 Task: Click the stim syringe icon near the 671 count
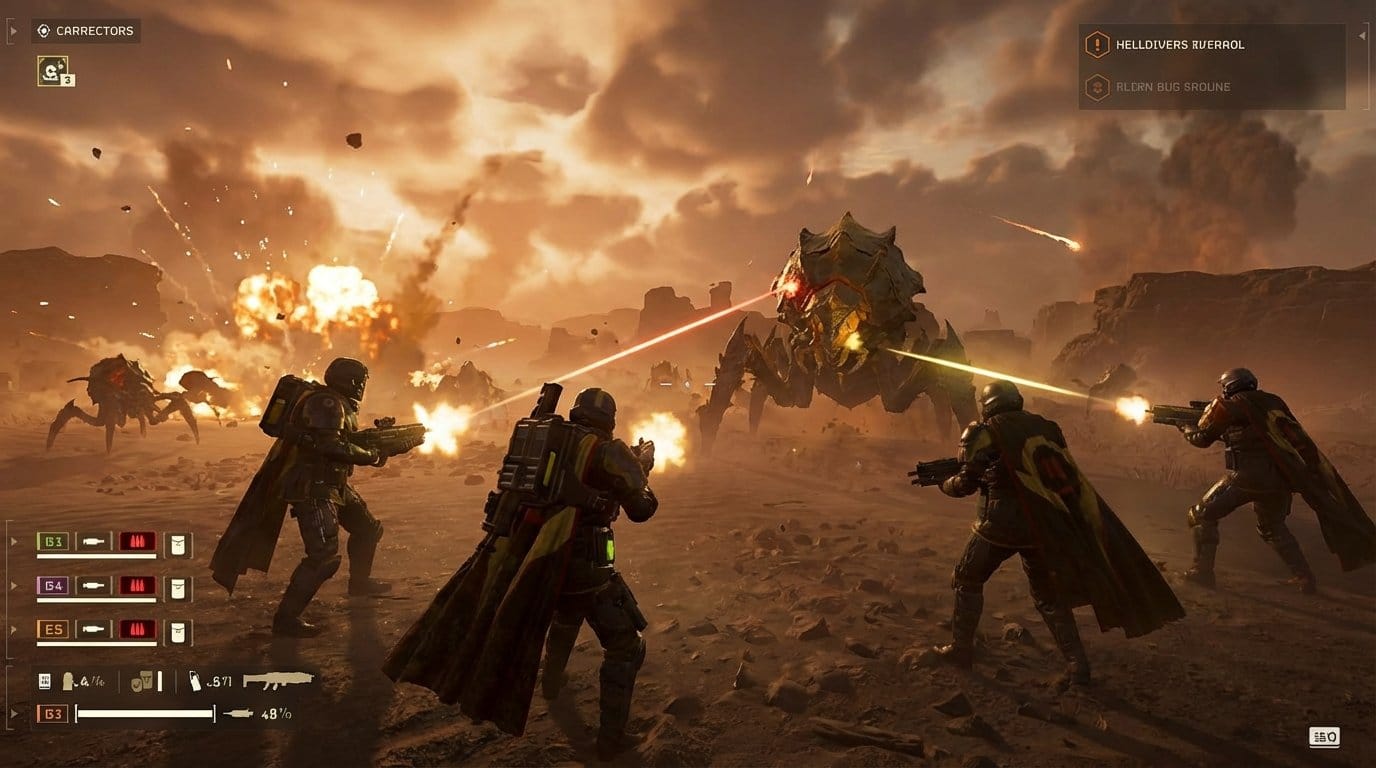tap(194, 680)
